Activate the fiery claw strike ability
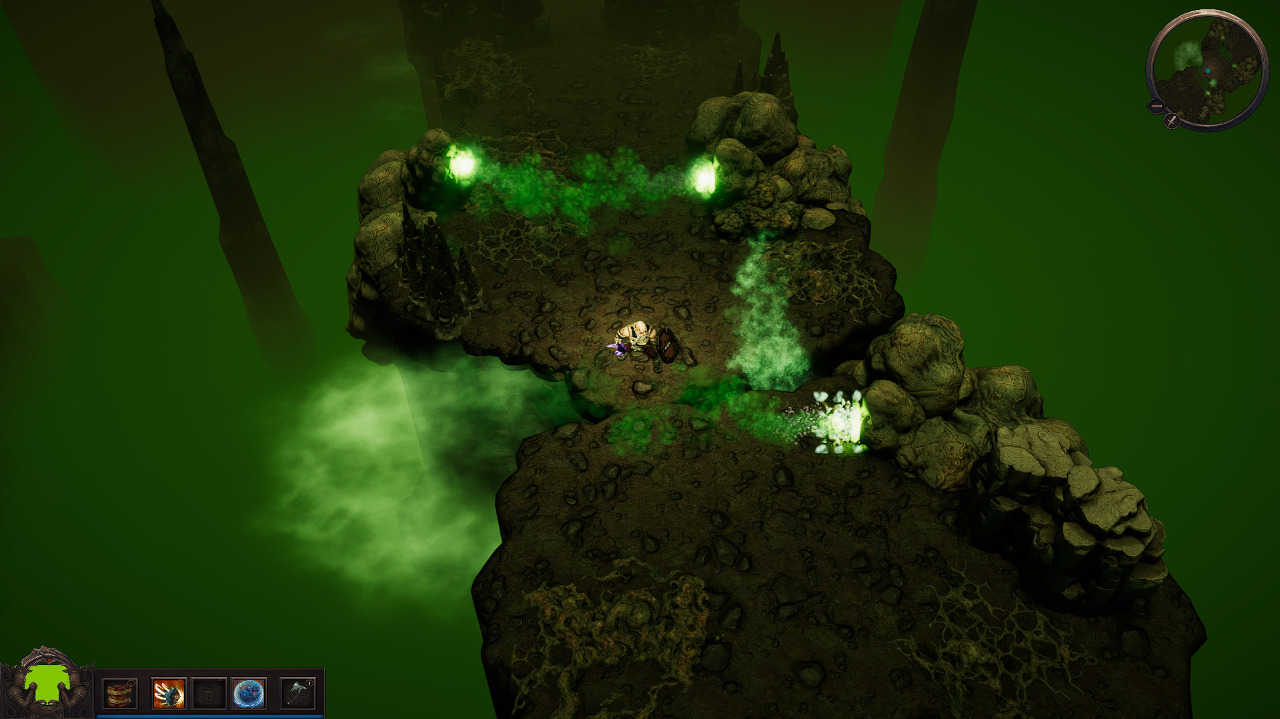This screenshot has height=719, width=1280. (169, 693)
